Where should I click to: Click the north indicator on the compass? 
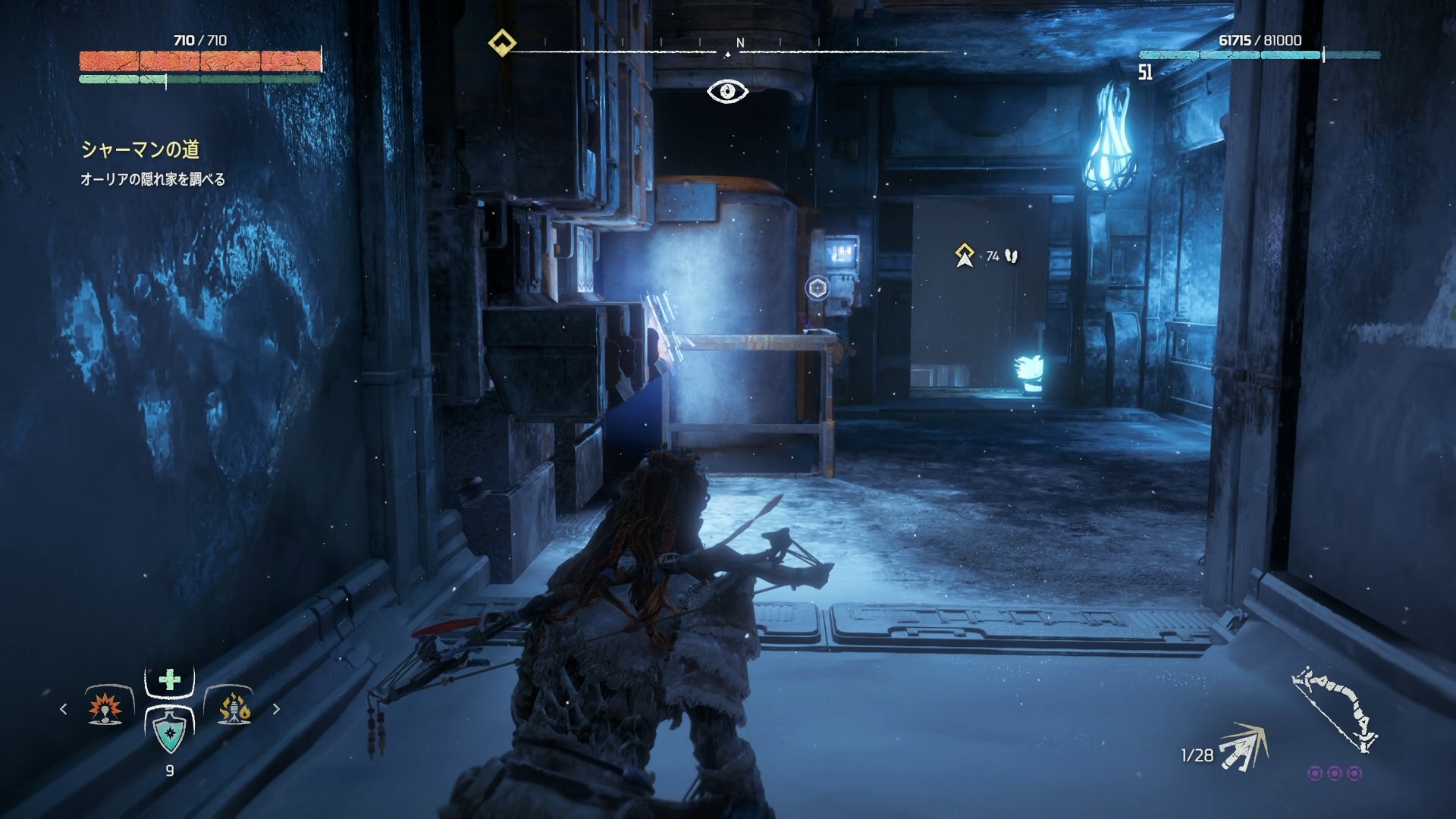coord(740,43)
